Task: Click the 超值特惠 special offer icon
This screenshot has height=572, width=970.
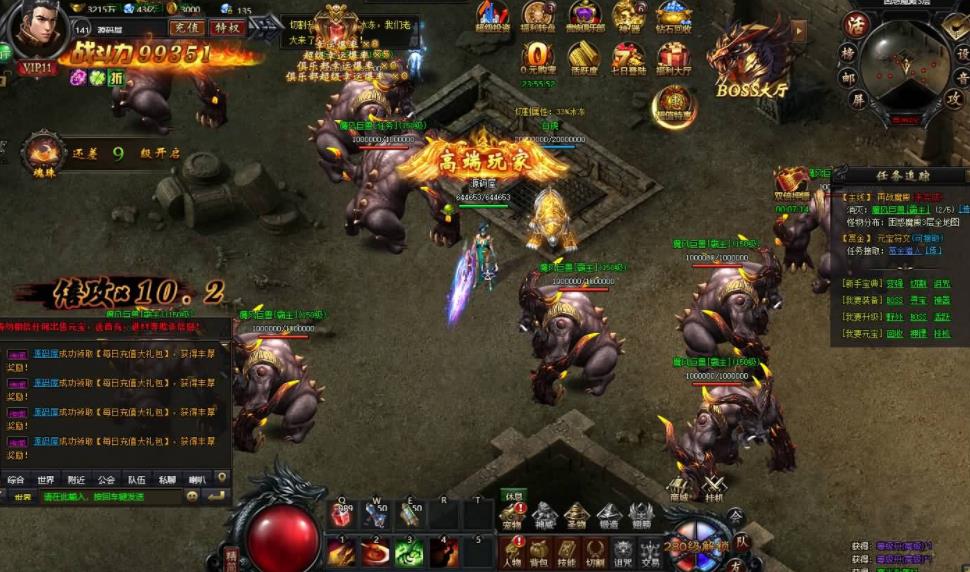Action: [672, 104]
